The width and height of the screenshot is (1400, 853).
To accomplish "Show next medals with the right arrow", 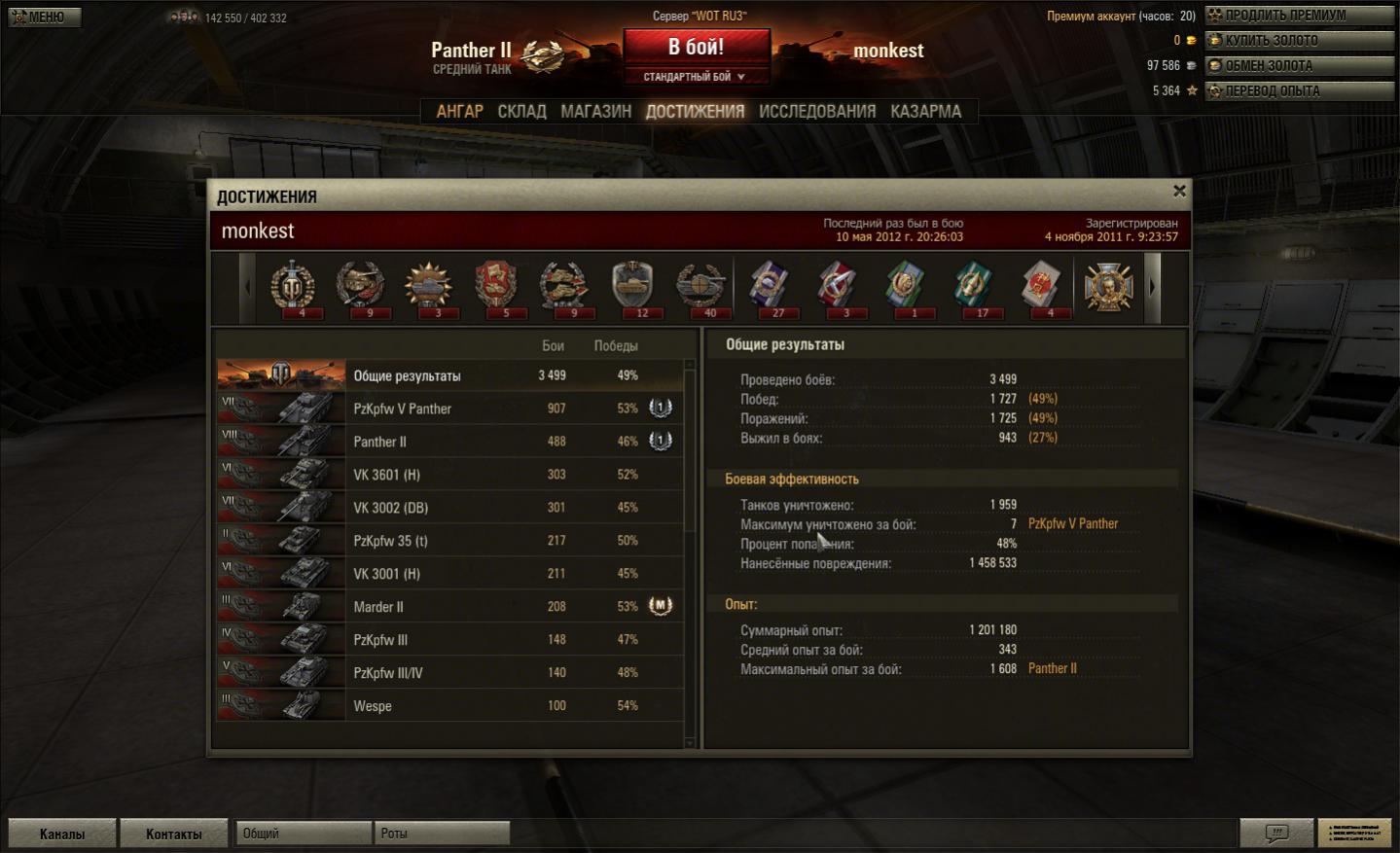I will point(1153,287).
